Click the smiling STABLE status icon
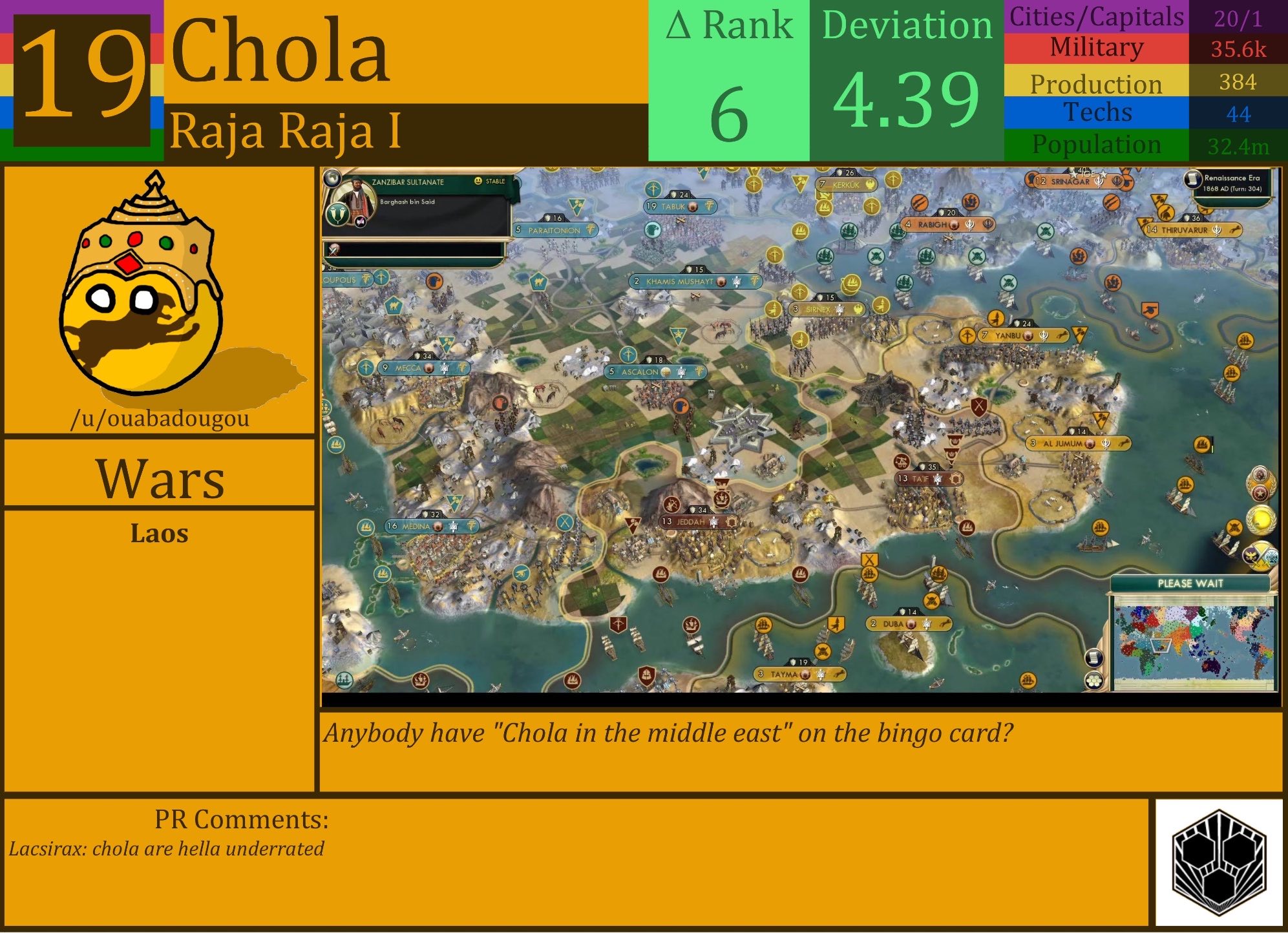Screen dimensions: 1288x933 point(478,180)
